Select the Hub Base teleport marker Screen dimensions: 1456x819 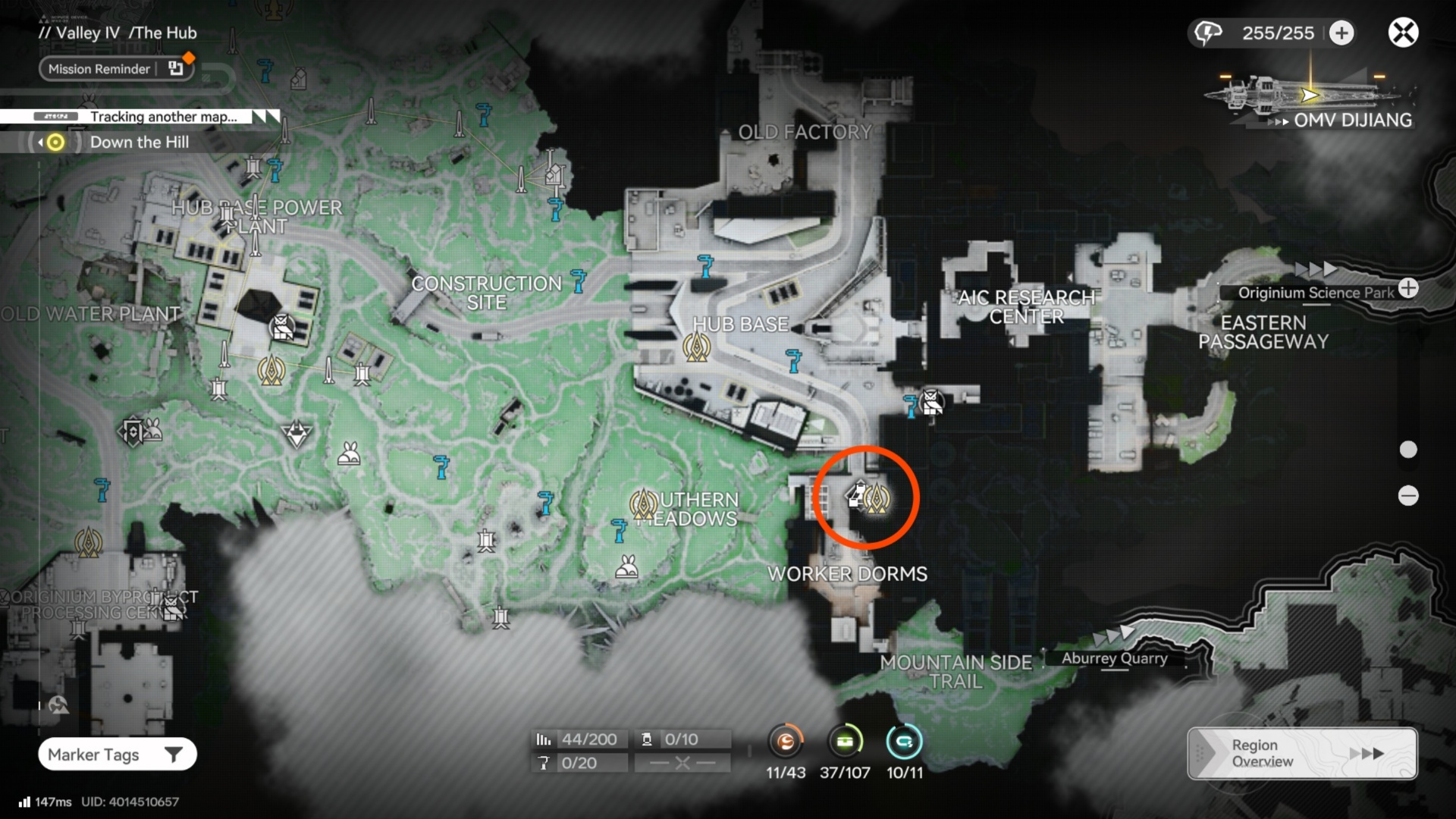[696, 347]
